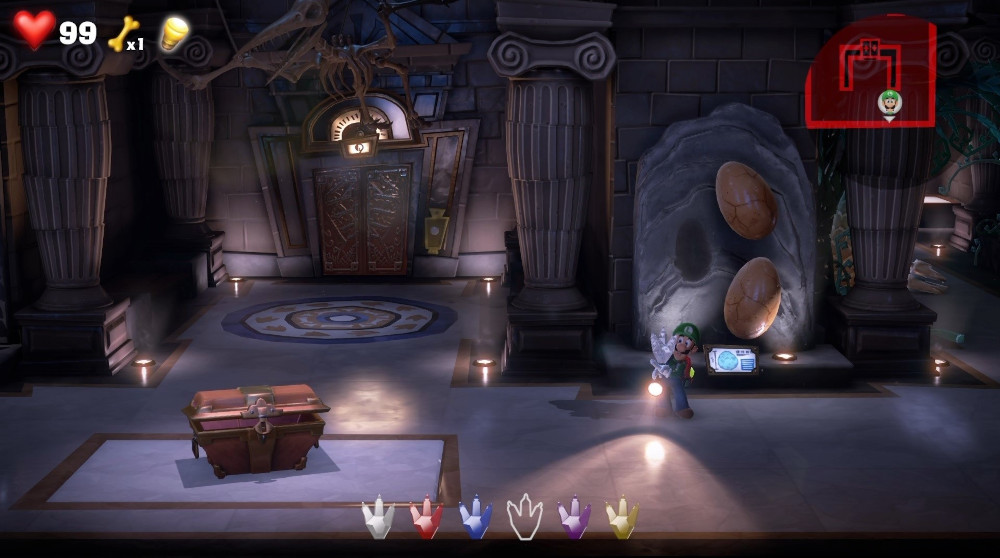Viewport: 1000px width, 558px height.
Task: Click the blue gem icon
Action: (476, 518)
